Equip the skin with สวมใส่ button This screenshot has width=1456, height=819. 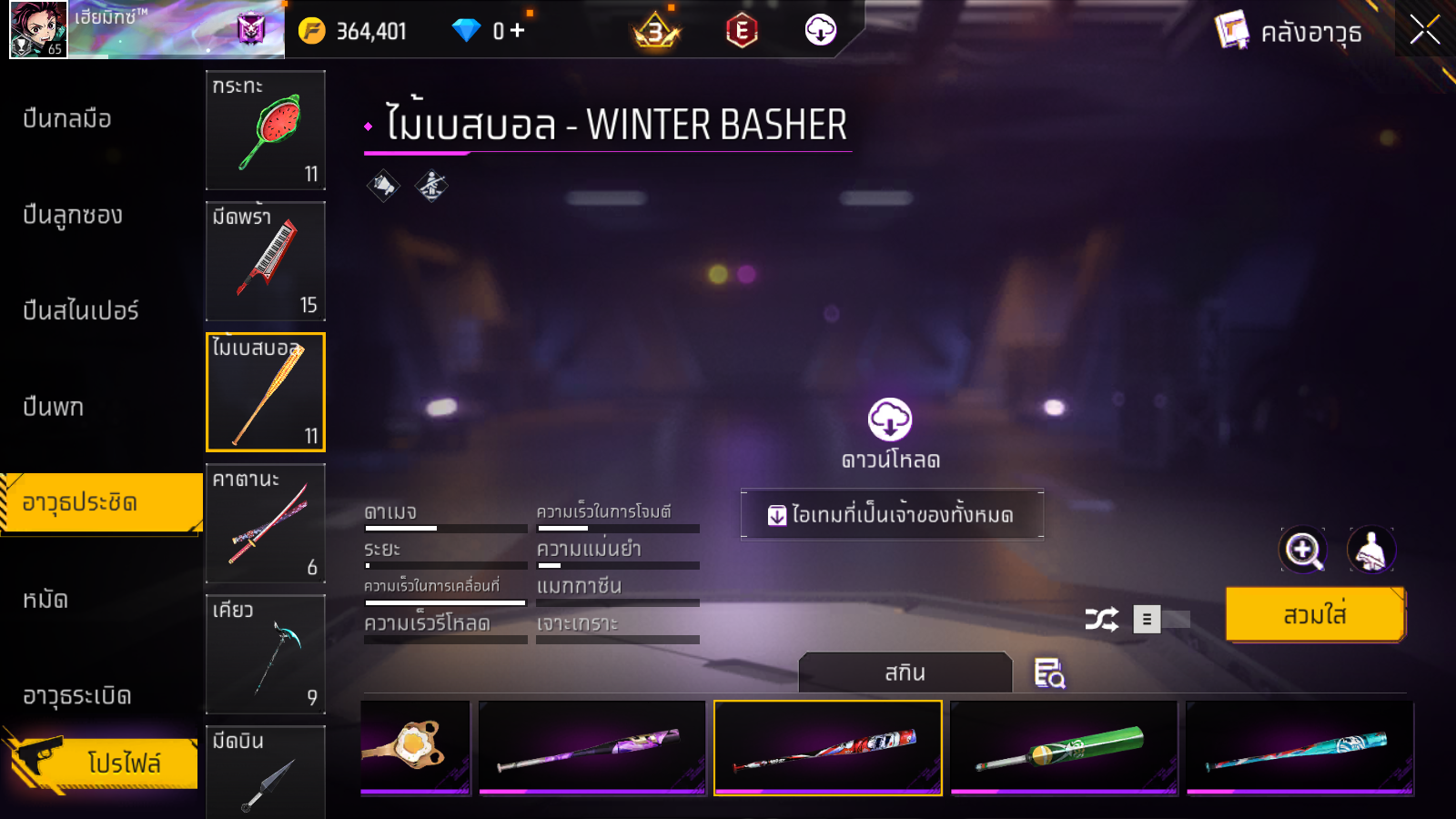point(1315,615)
